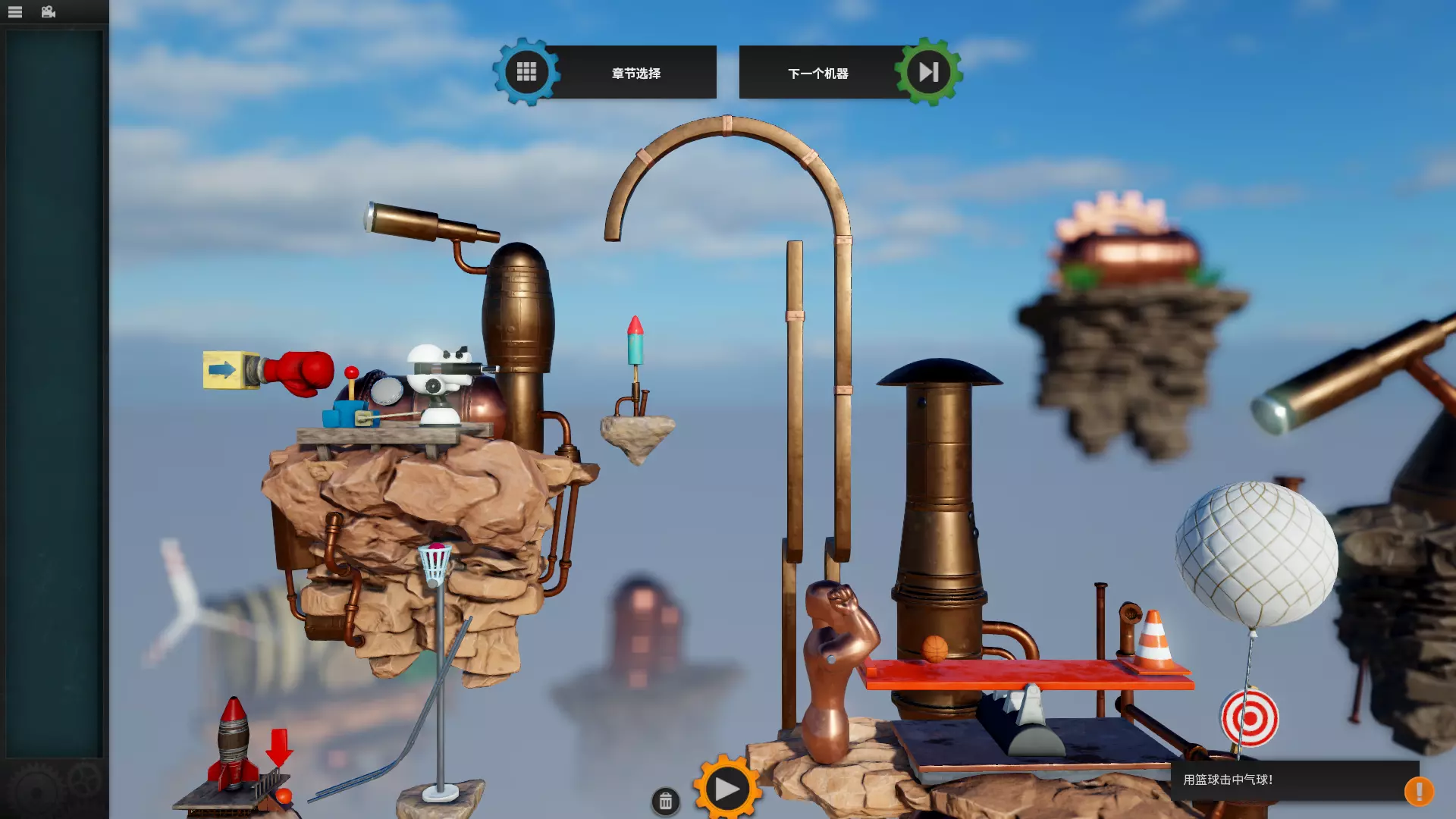Image resolution: width=1456 pixels, height=819 pixels.
Task: Click the trash can delete button
Action: pyautogui.click(x=665, y=802)
